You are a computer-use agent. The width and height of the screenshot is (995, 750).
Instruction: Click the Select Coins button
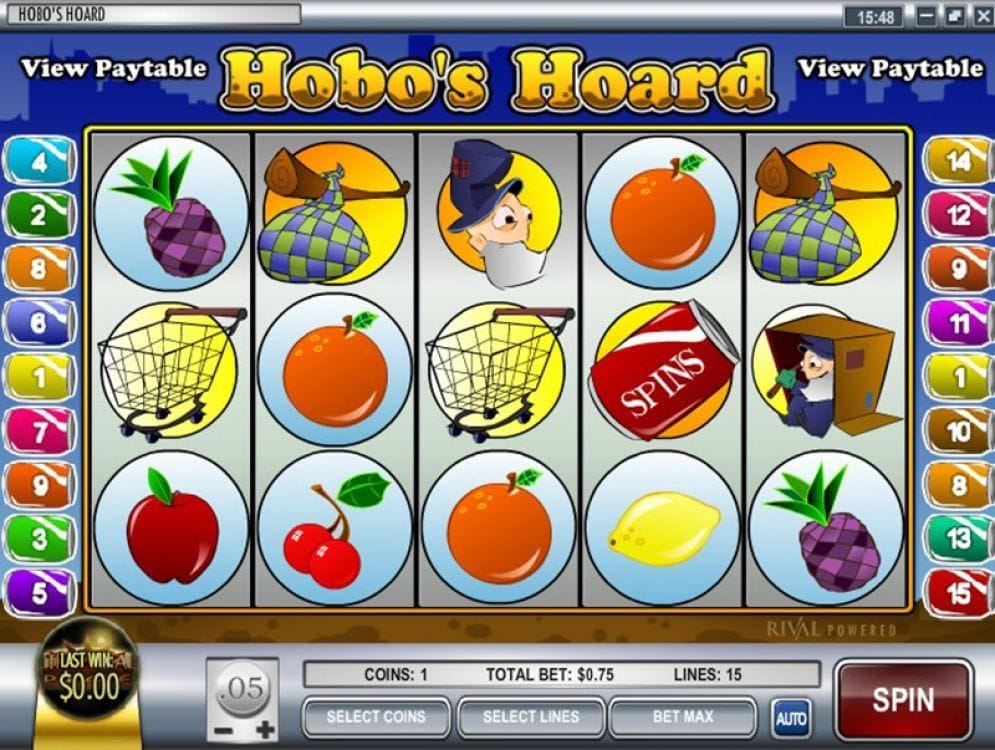[375, 717]
